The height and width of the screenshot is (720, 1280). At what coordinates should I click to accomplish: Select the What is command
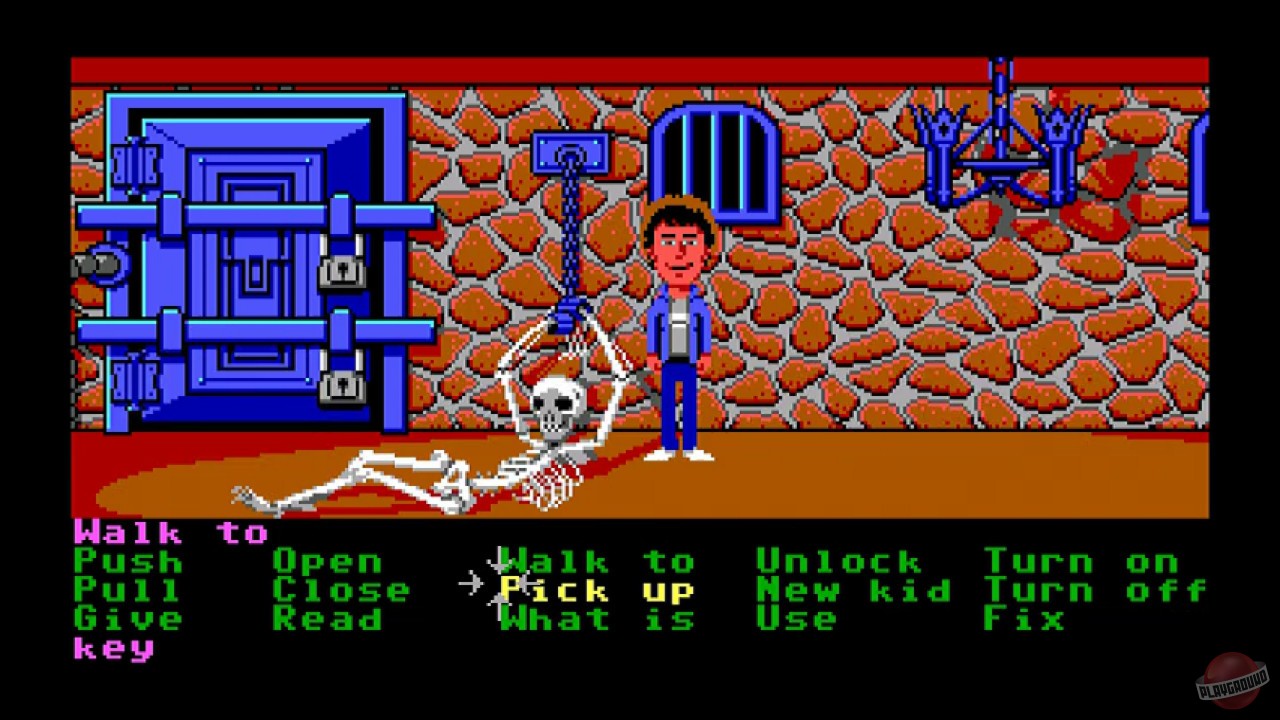[x=595, y=618]
